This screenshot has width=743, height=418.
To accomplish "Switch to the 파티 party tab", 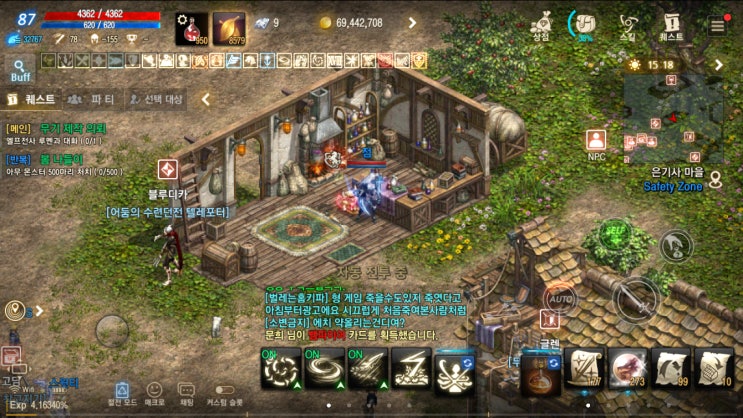I will pos(90,100).
